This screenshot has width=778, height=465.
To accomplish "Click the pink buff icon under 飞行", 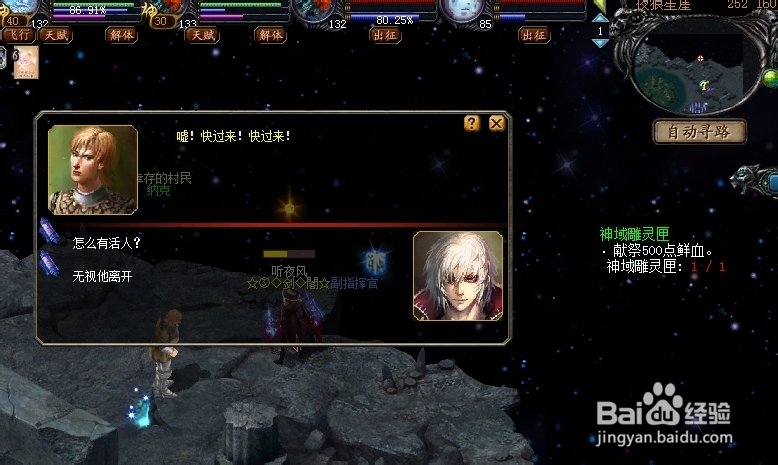I will point(25,61).
